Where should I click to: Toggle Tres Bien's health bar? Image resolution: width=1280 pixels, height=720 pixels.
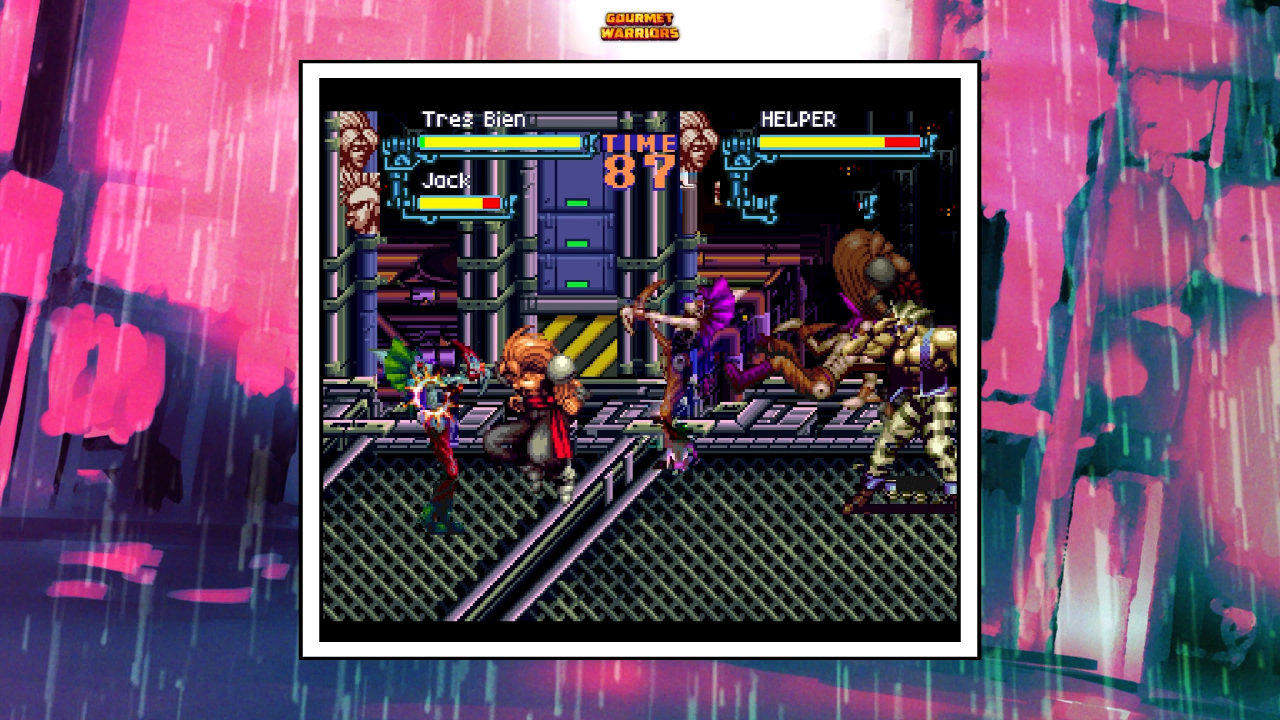[x=500, y=143]
